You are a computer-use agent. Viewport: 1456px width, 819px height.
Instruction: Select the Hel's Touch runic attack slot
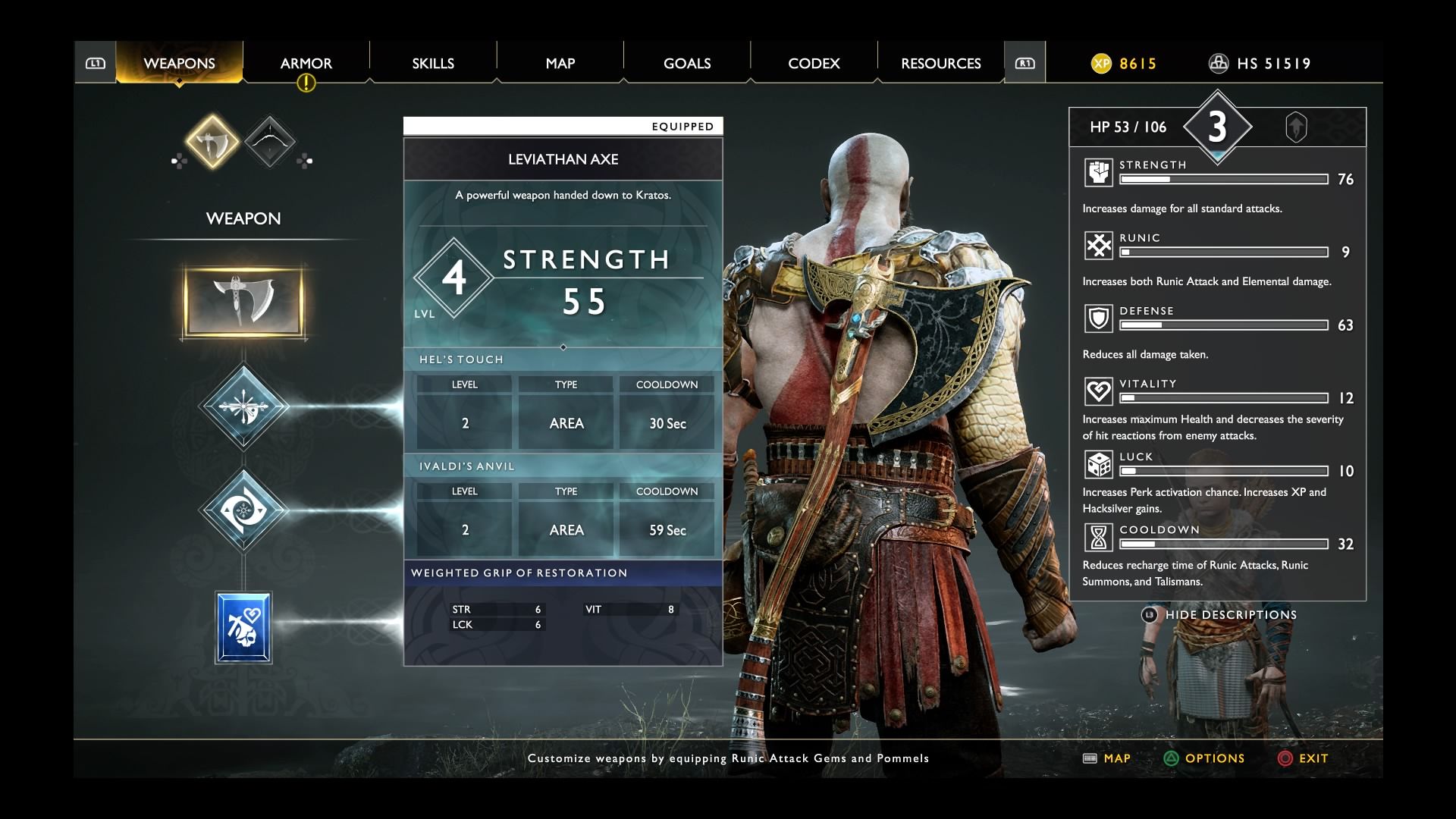click(x=243, y=406)
